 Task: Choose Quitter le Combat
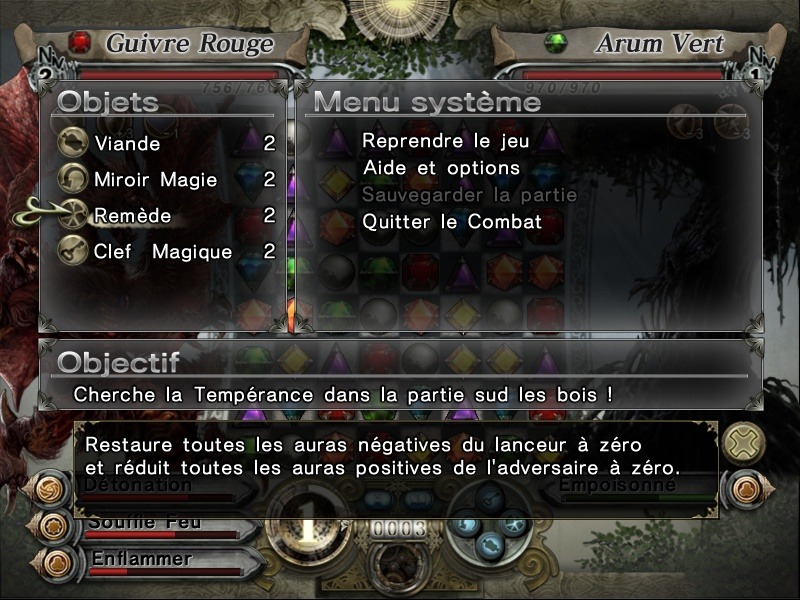coord(452,221)
